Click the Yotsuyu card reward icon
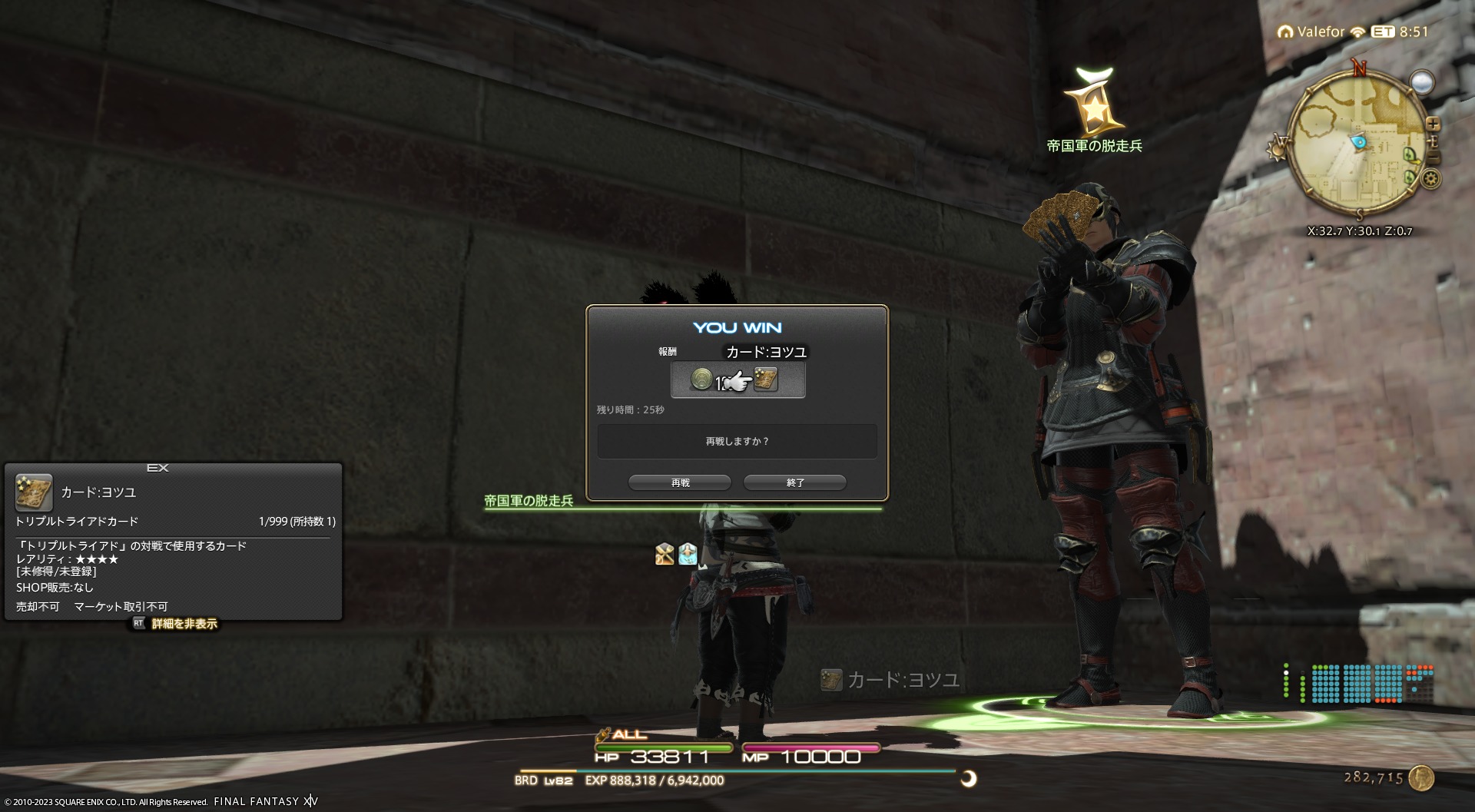The height and width of the screenshot is (812, 1475). click(766, 379)
